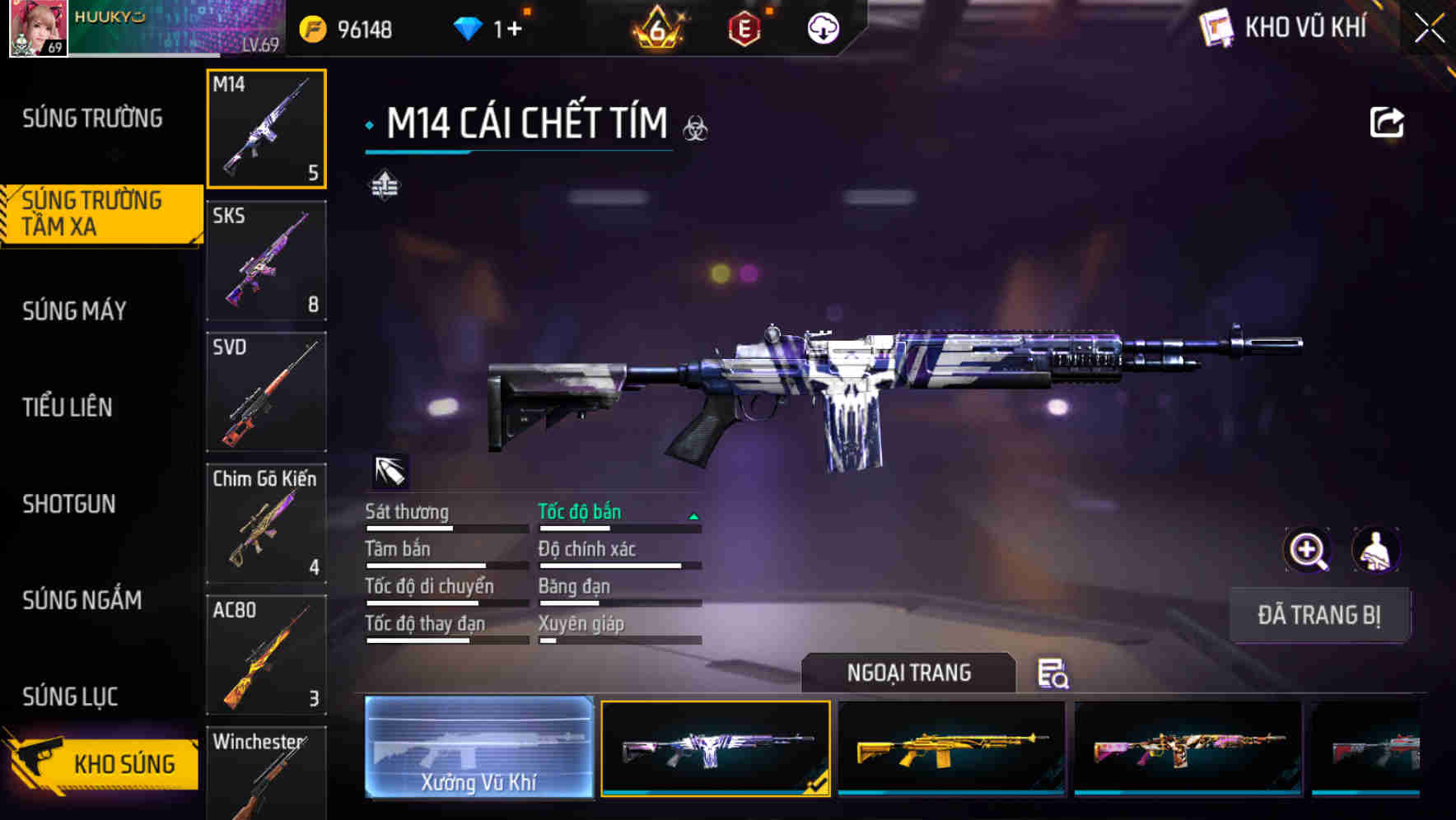Click the magnifier icon to zoom the weapon
The width and height of the screenshot is (1456, 820).
(1306, 550)
